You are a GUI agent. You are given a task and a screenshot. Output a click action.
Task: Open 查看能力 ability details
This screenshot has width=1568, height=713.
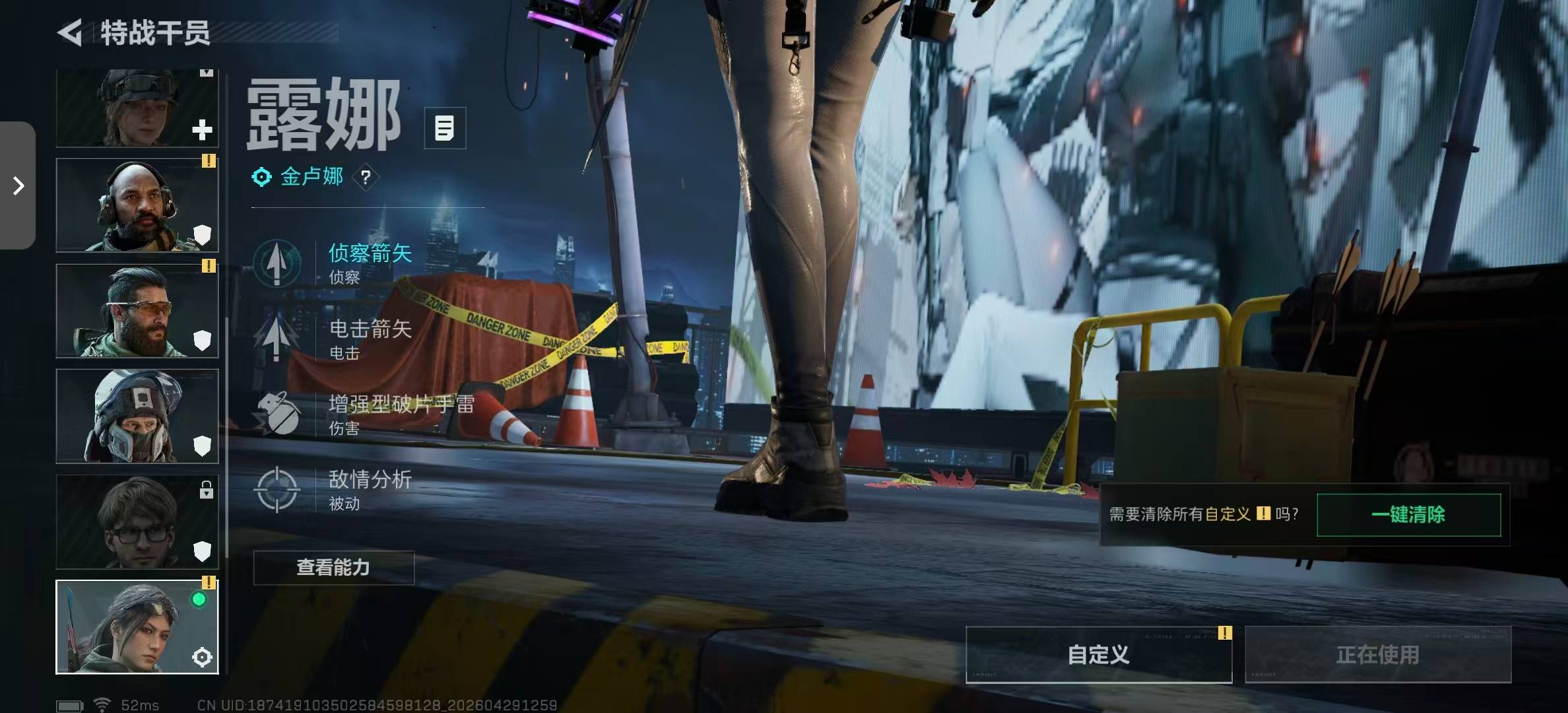tap(334, 568)
